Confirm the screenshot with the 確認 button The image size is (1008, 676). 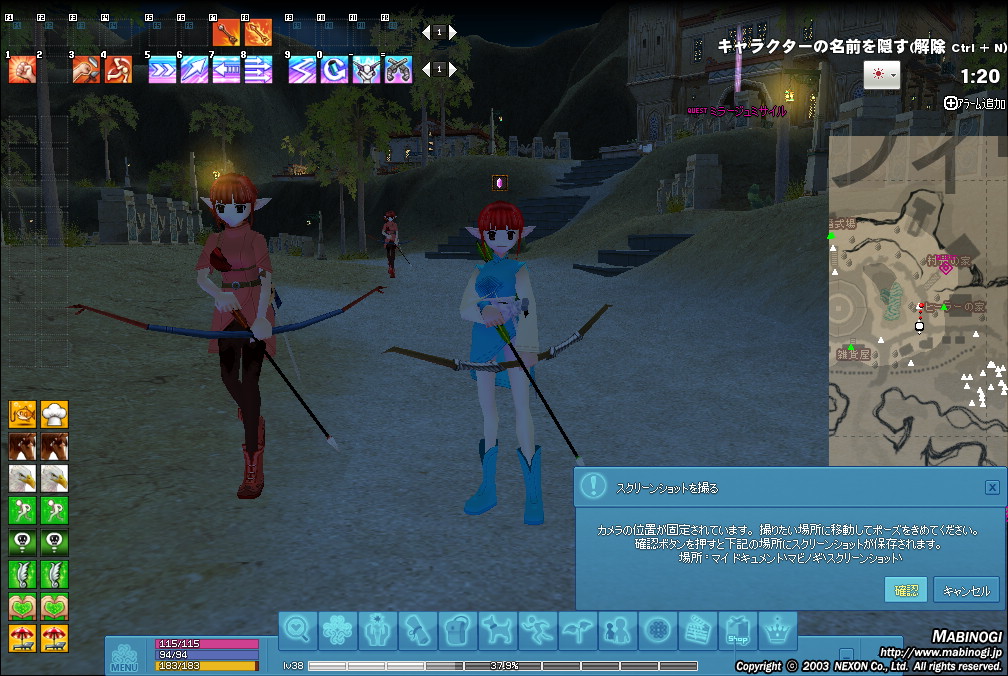coord(906,590)
